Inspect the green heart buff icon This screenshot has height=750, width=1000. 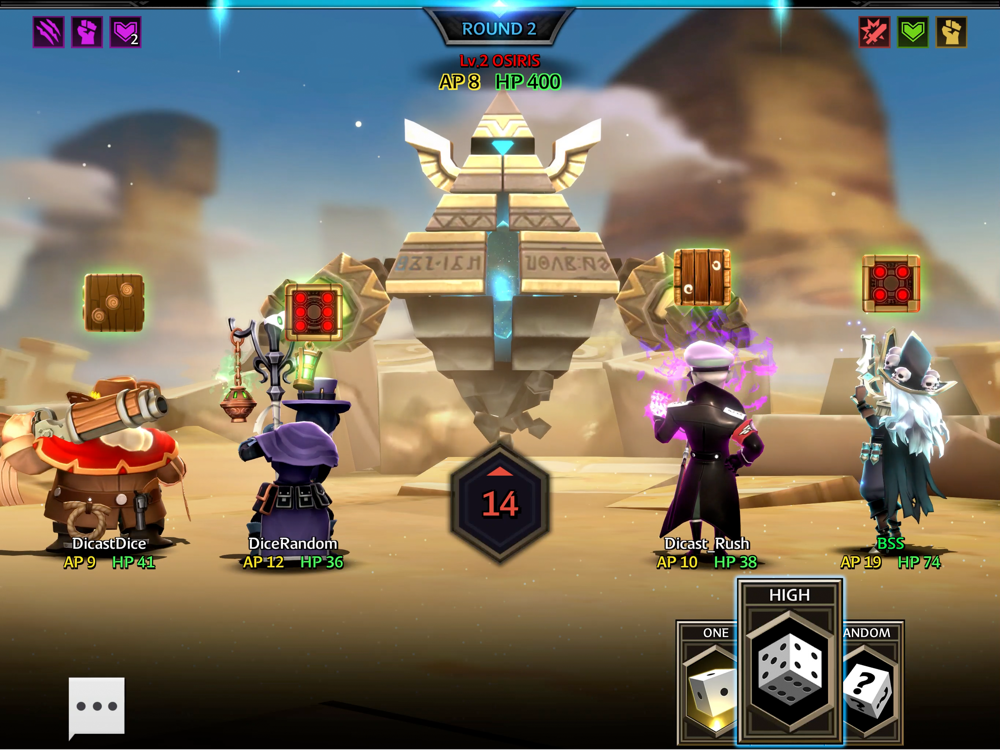[912, 32]
